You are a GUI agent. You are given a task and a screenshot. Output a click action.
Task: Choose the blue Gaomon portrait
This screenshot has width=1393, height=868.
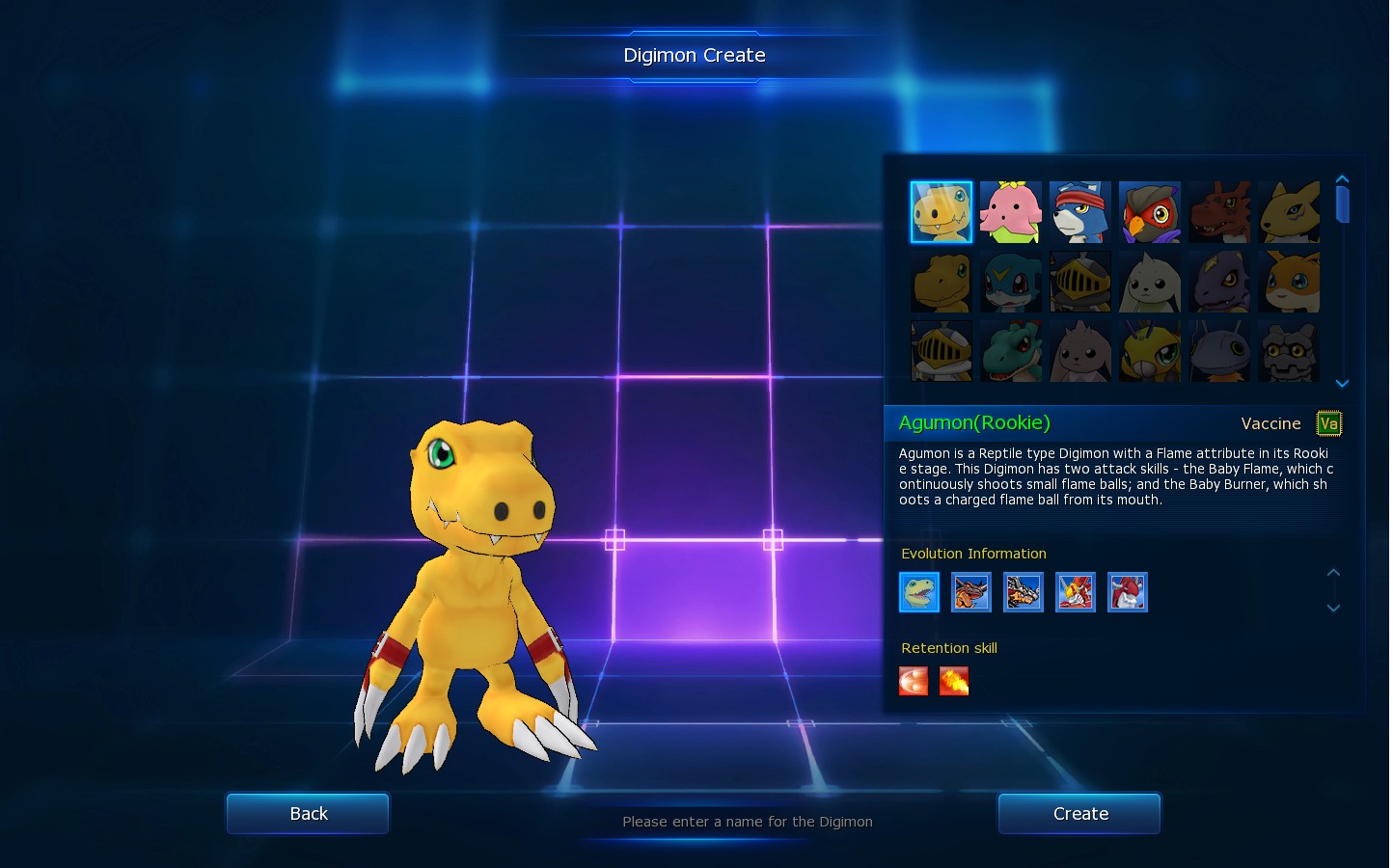1079,212
